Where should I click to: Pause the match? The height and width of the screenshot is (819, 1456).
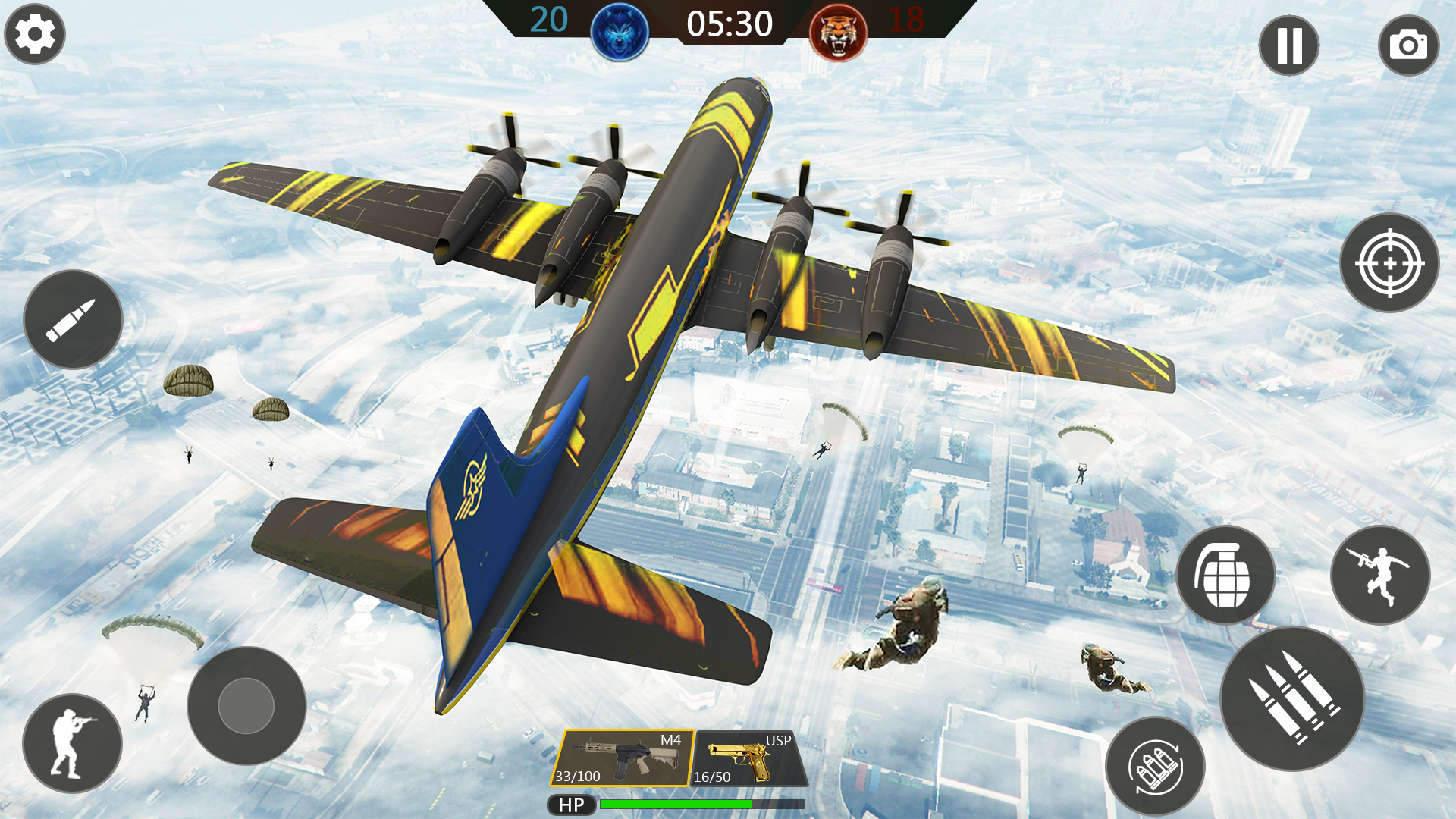pos(1288,45)
